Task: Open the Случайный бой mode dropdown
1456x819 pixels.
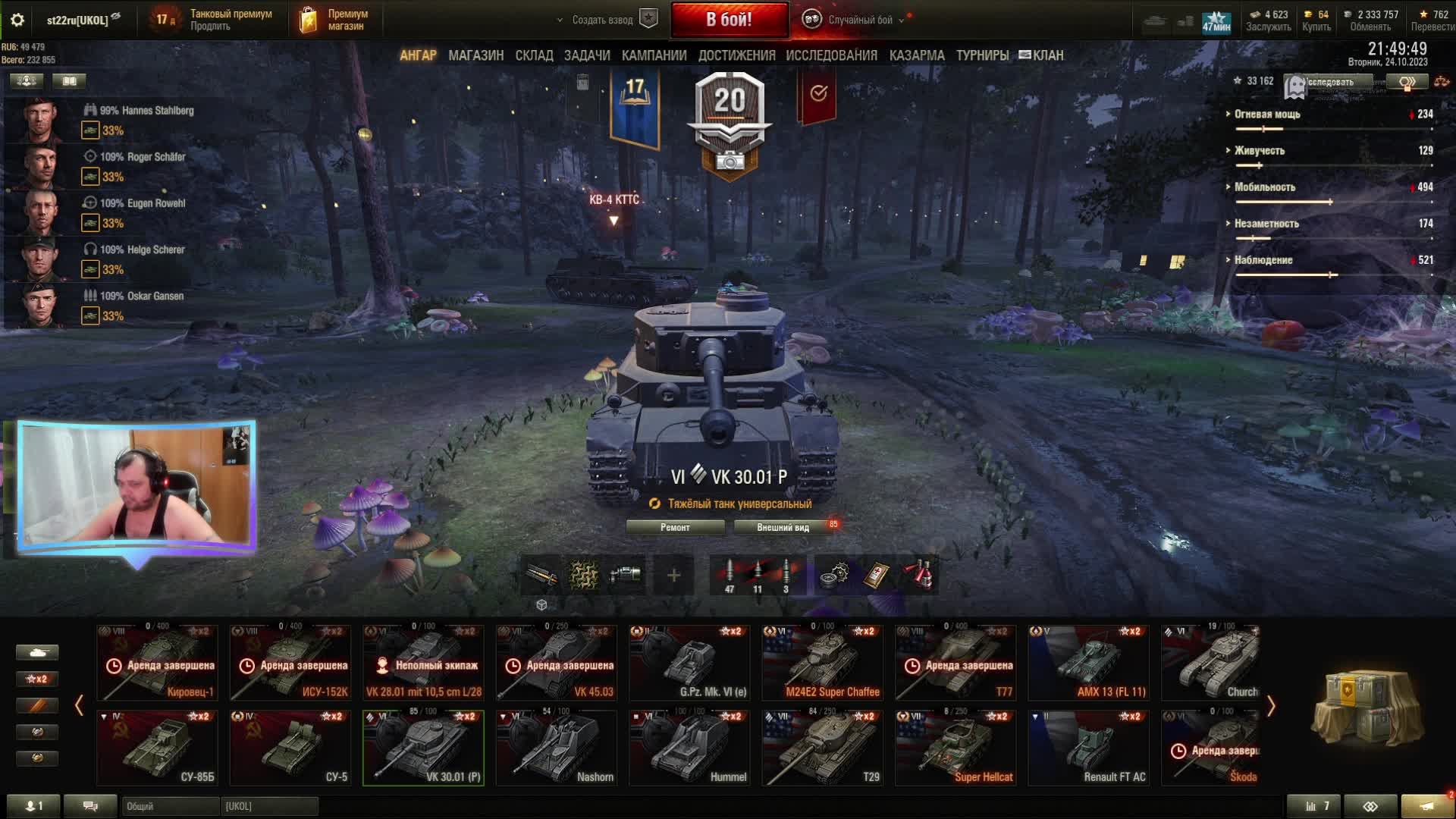Action: (860, 20)
